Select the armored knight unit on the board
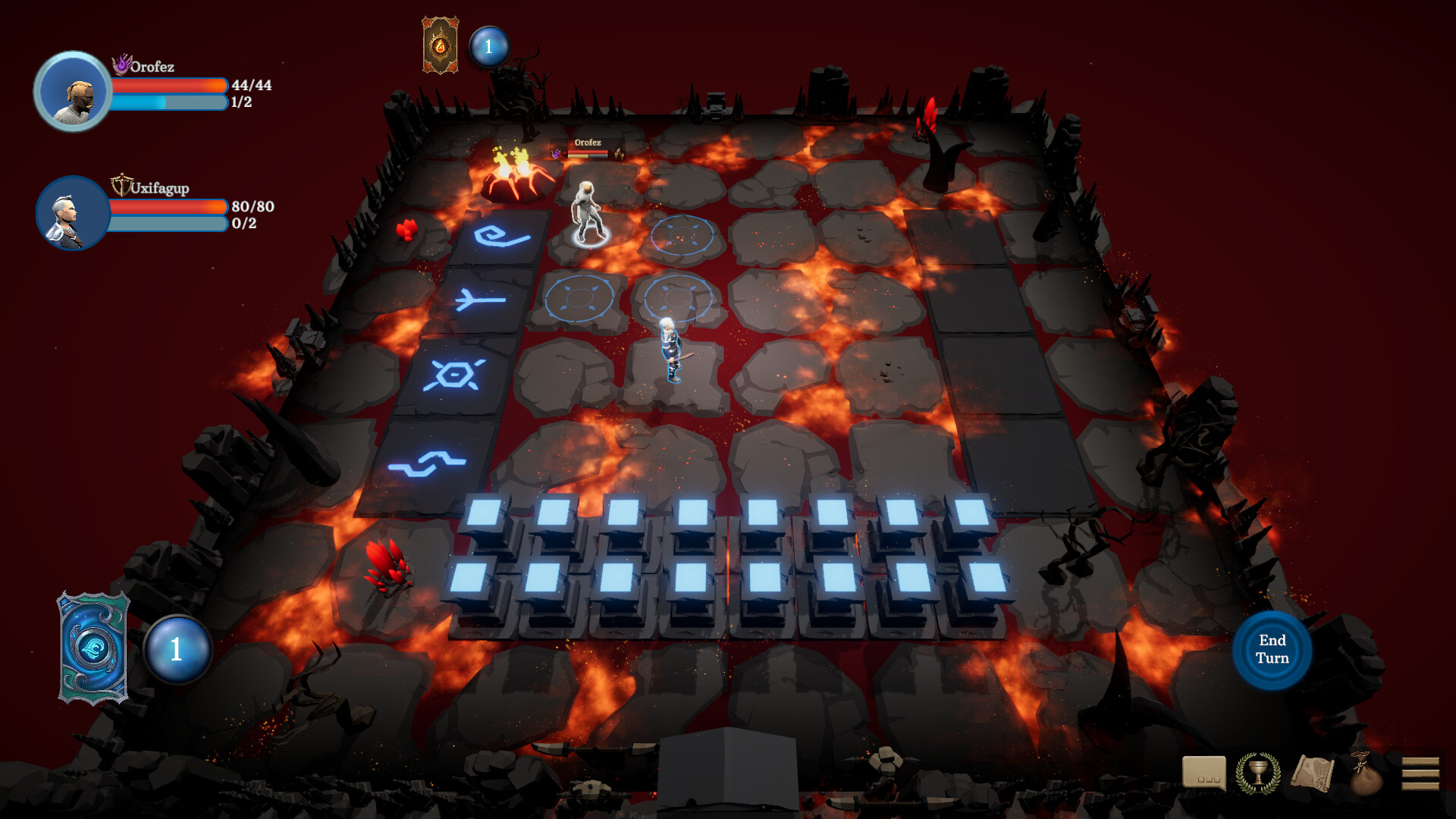This screenshot has width=1456, height=819. point(670,349)
